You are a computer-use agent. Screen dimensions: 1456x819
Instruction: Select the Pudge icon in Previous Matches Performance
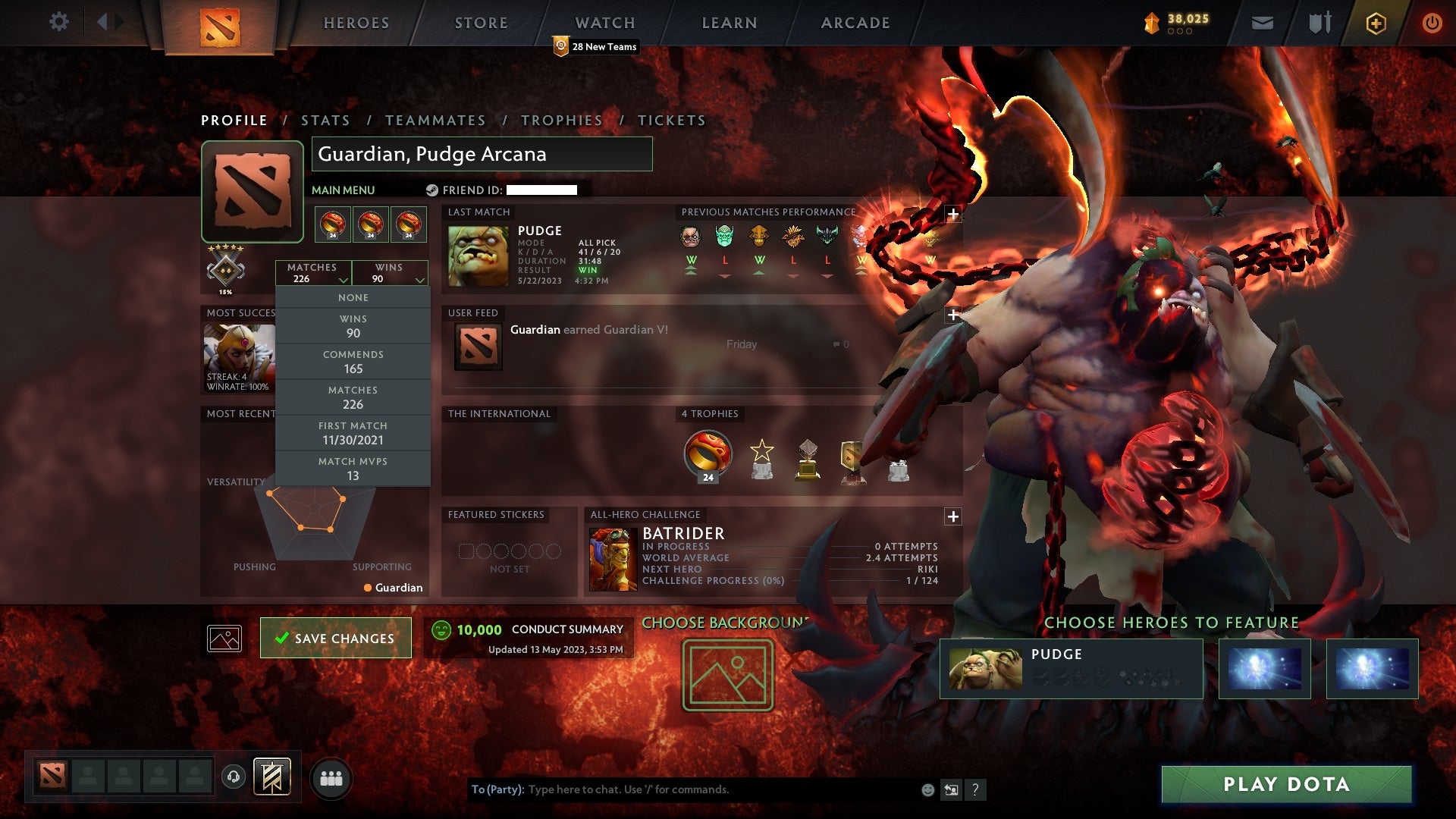[691, 237]
